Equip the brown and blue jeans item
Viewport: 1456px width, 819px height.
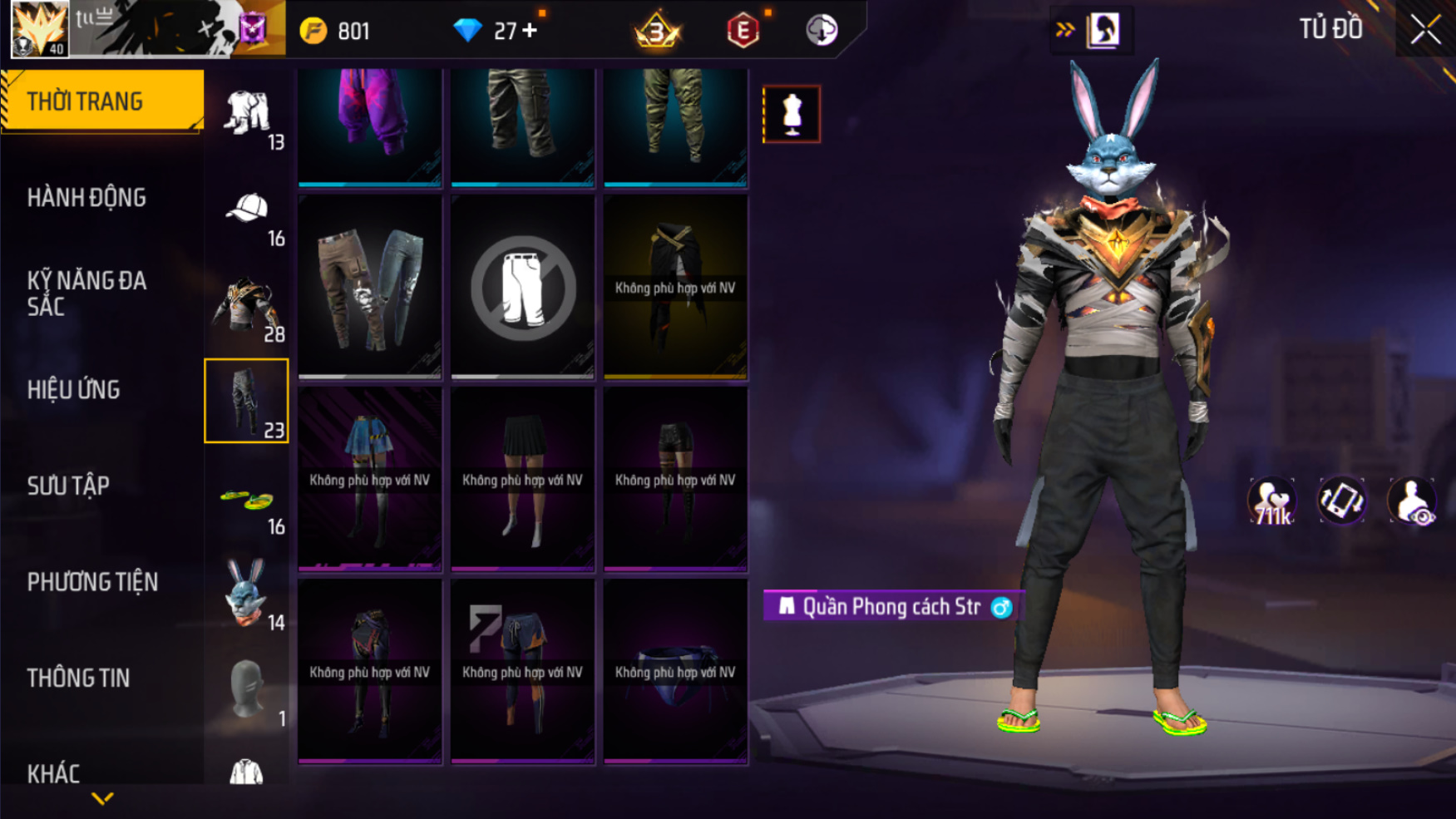click(x=370, y=287)
